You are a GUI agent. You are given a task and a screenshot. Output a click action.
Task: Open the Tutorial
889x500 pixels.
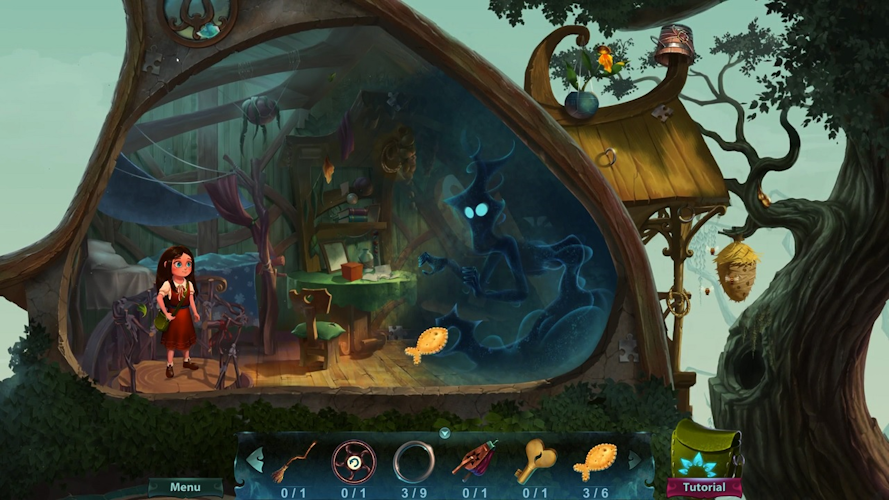pos(704,487)
